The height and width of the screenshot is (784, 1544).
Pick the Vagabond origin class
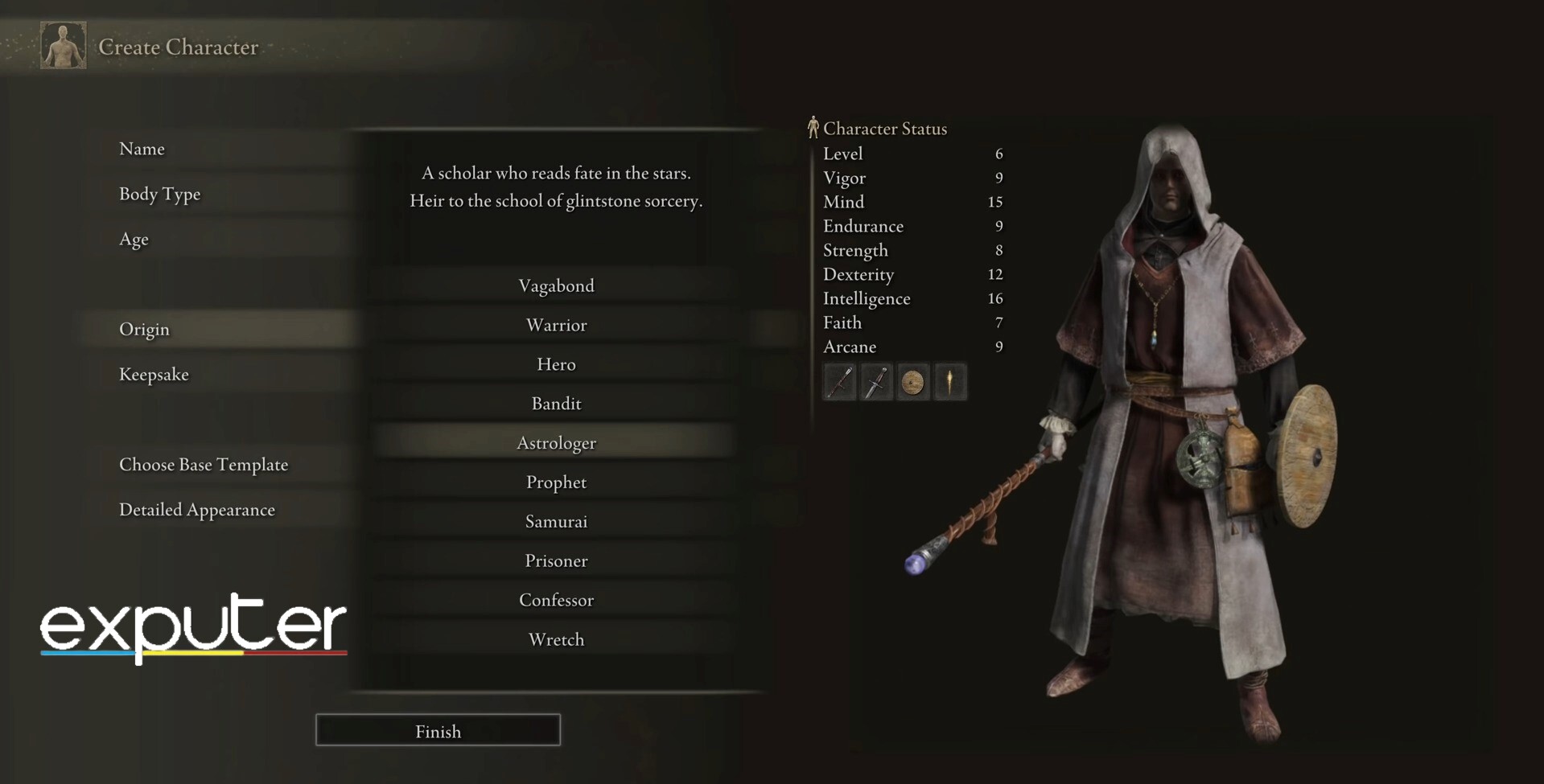tap(556, 285)
